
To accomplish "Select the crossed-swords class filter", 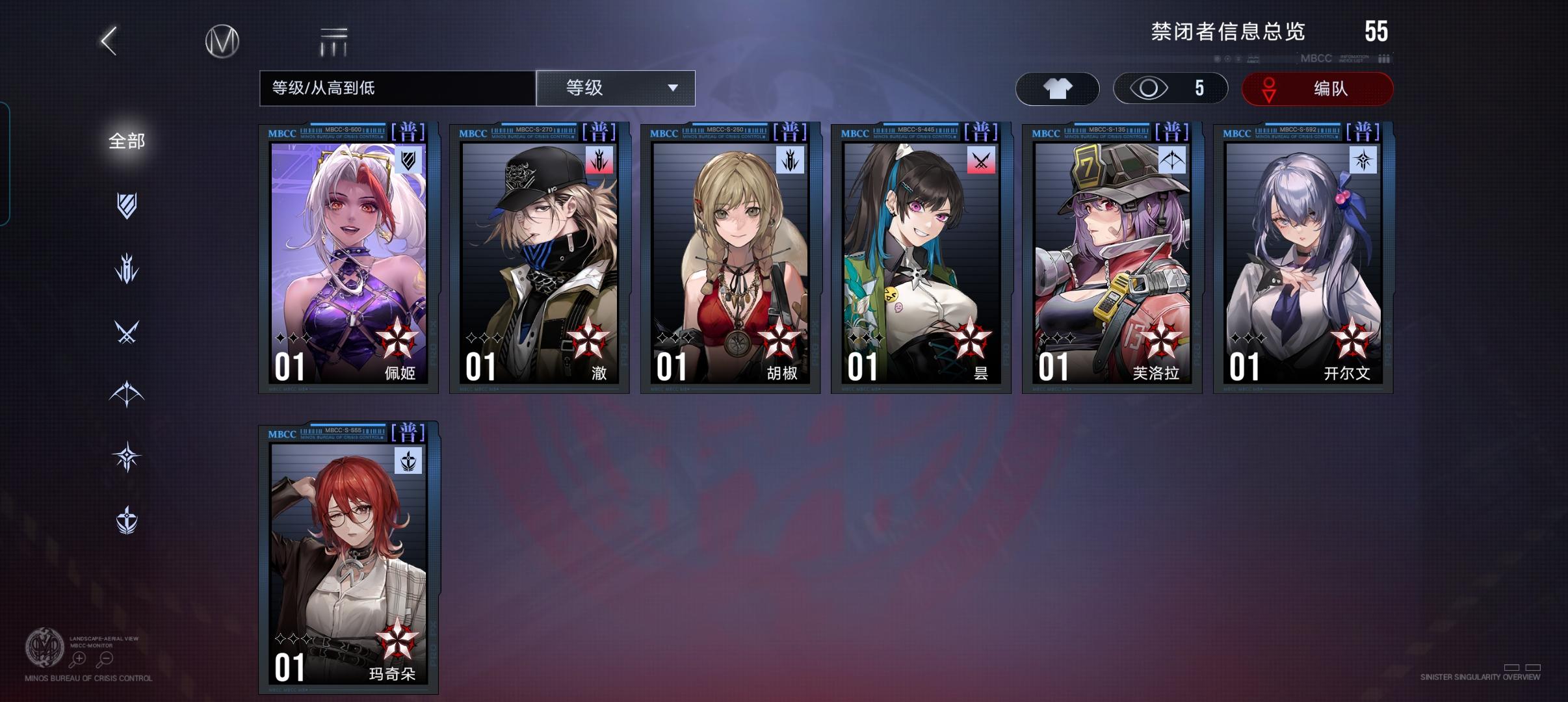I will point(127,331).
